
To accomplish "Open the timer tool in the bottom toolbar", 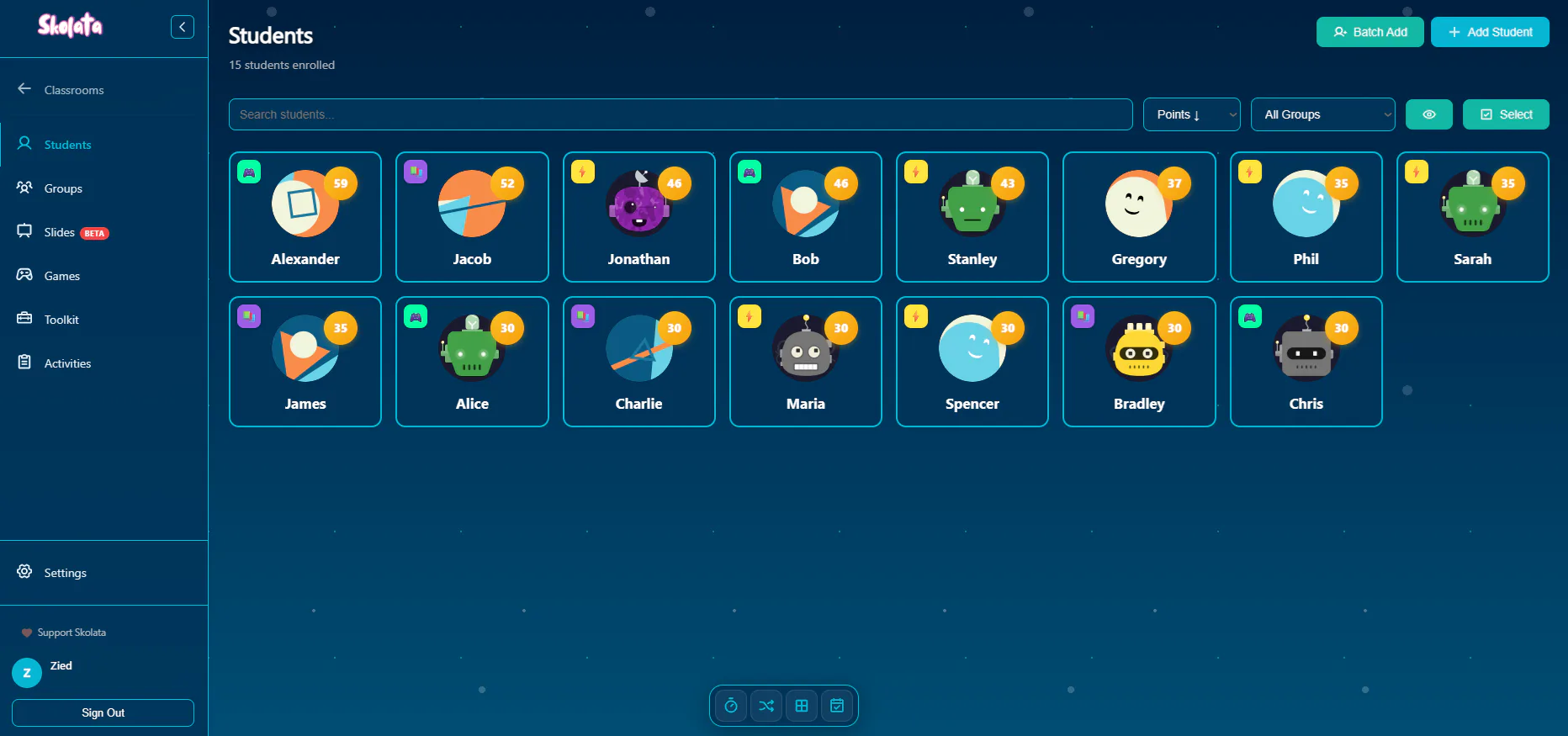I will pos(730,706).
